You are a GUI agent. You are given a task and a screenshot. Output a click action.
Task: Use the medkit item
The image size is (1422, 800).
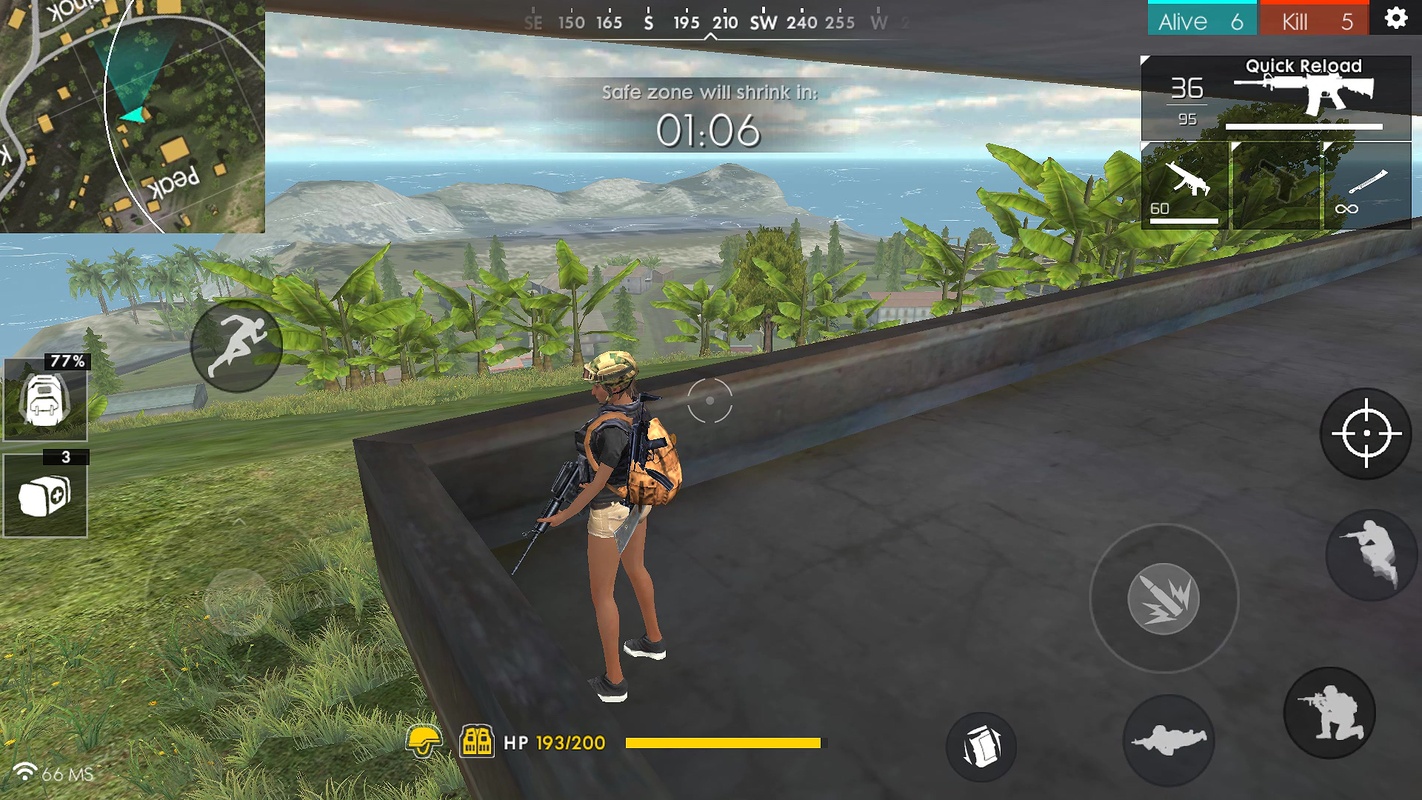coord(45,494)
